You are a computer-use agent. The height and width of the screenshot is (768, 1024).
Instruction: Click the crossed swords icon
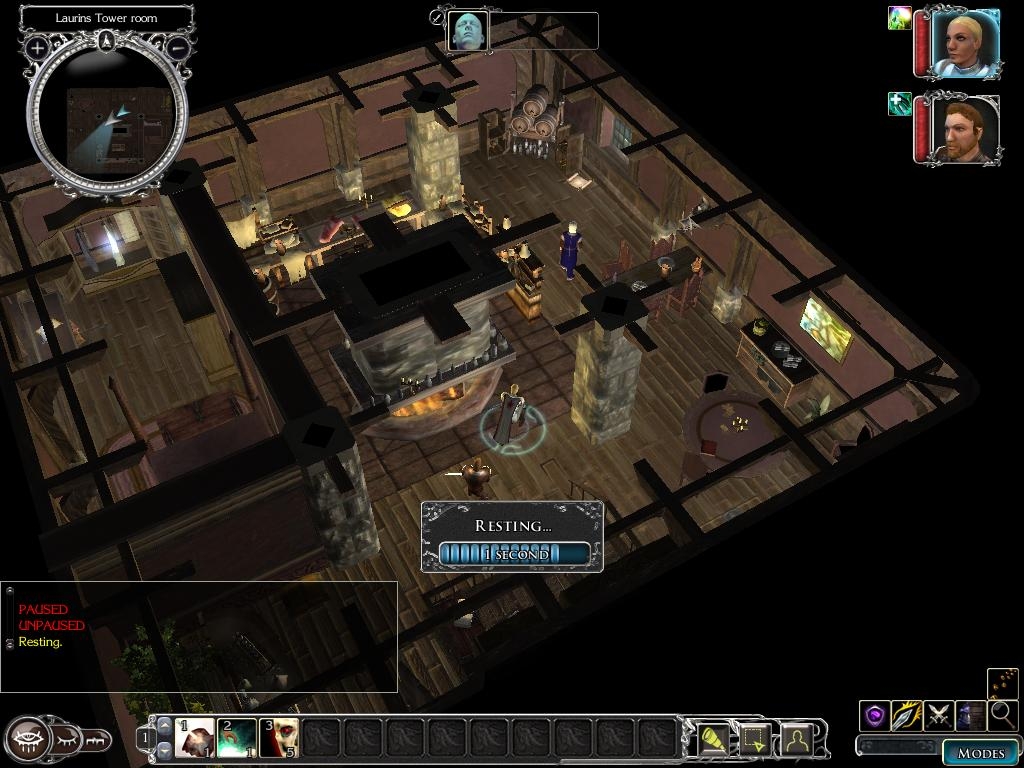click(x=939, y=715)
